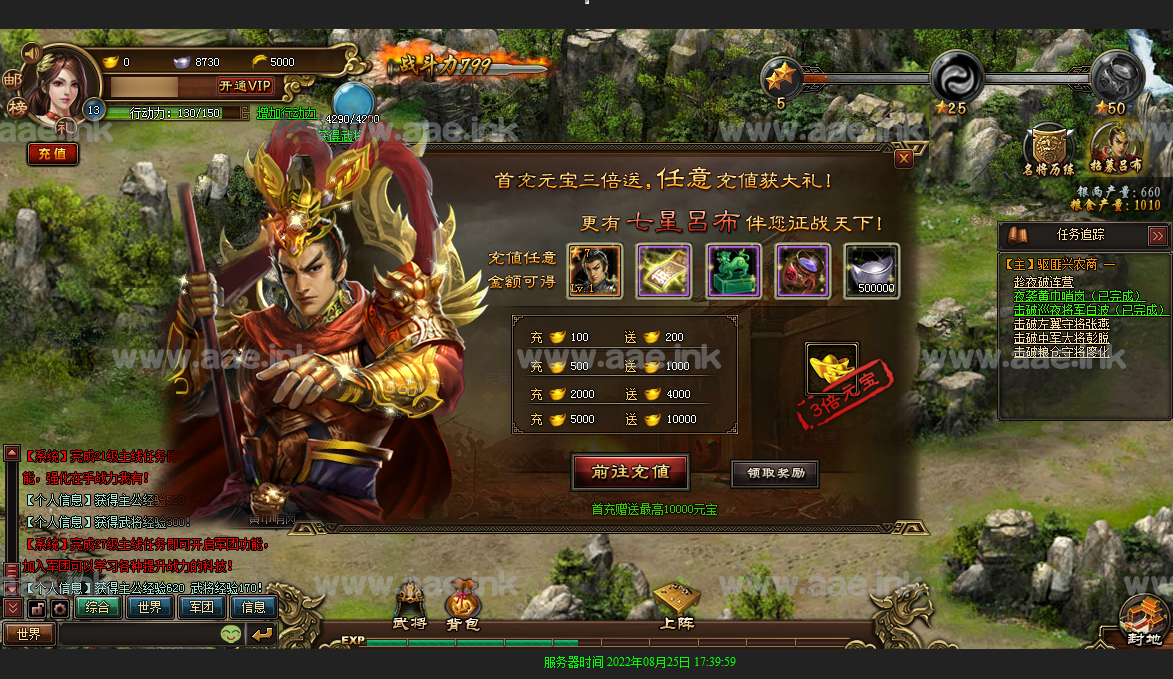
Task: Open the chat emoji smiley picker
Action: pos(230,634)
